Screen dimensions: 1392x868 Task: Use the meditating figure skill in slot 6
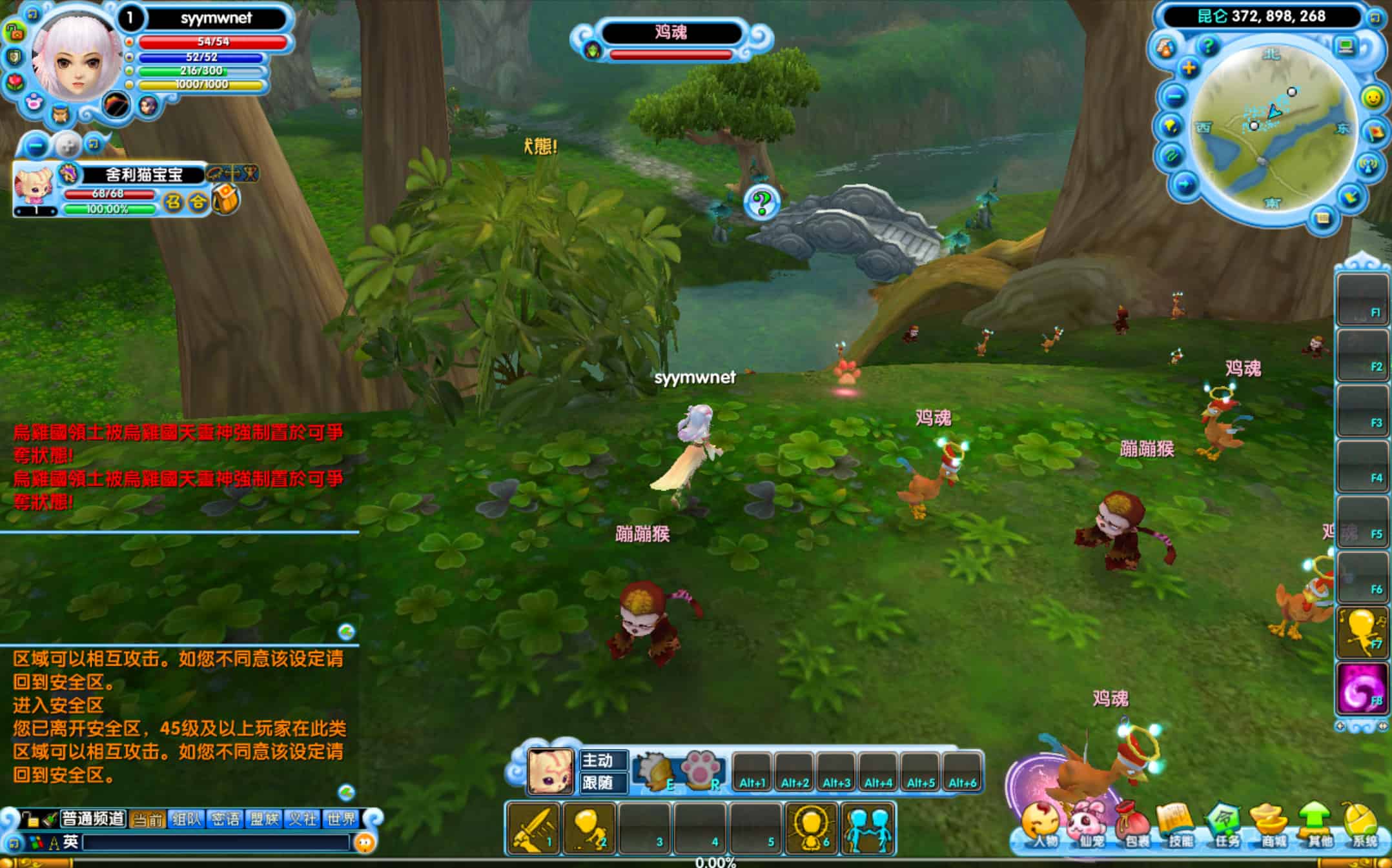pyautogui.click(x=812, y=829)
